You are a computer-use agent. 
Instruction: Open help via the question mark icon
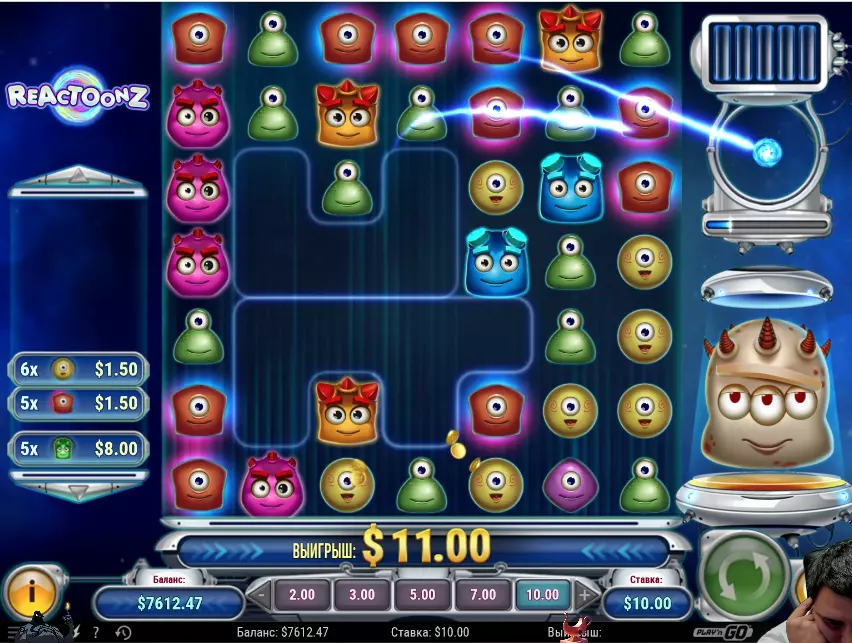(96, 633)
